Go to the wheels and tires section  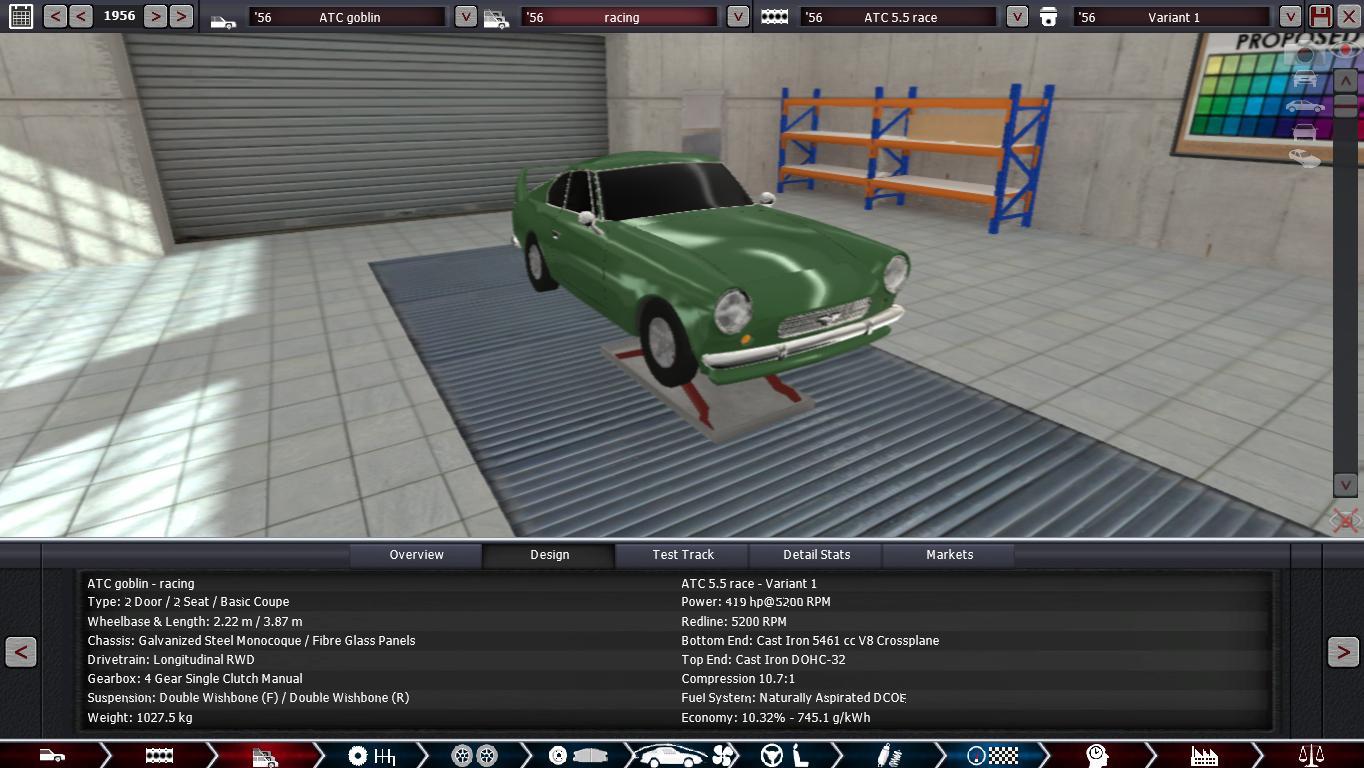[474, 756]
